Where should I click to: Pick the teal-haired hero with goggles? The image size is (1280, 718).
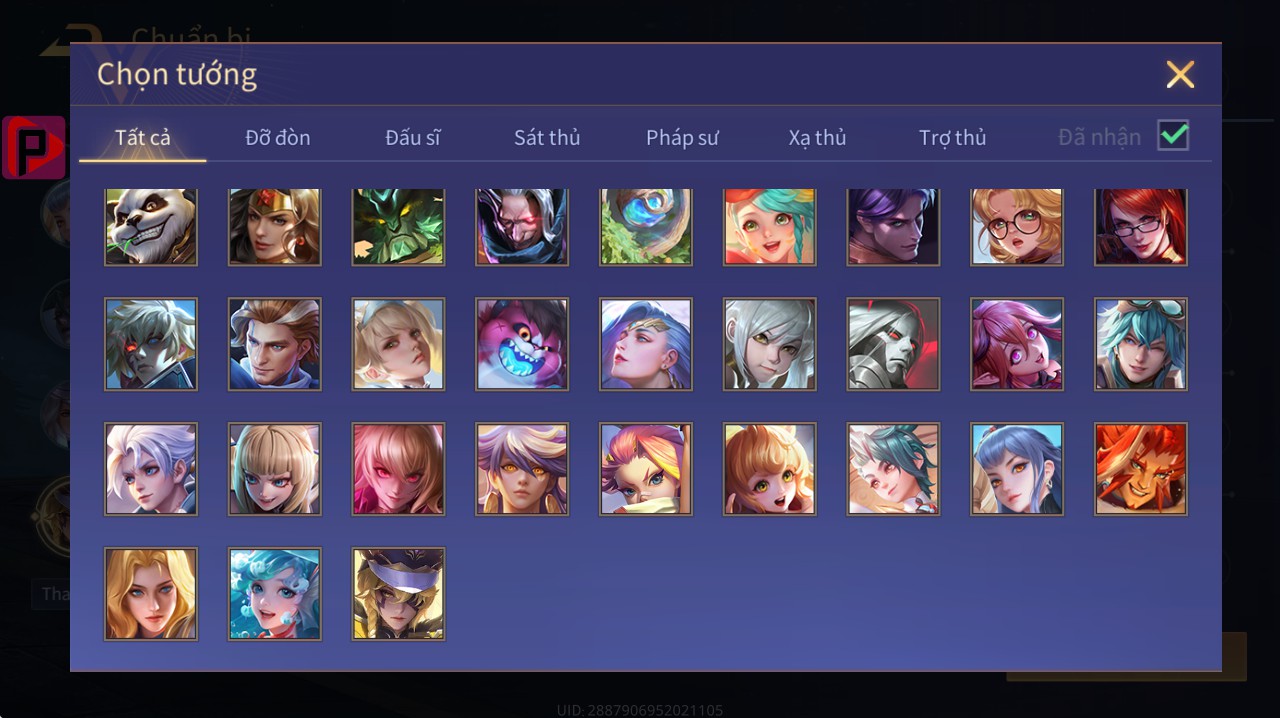(x=1141, y=344)
